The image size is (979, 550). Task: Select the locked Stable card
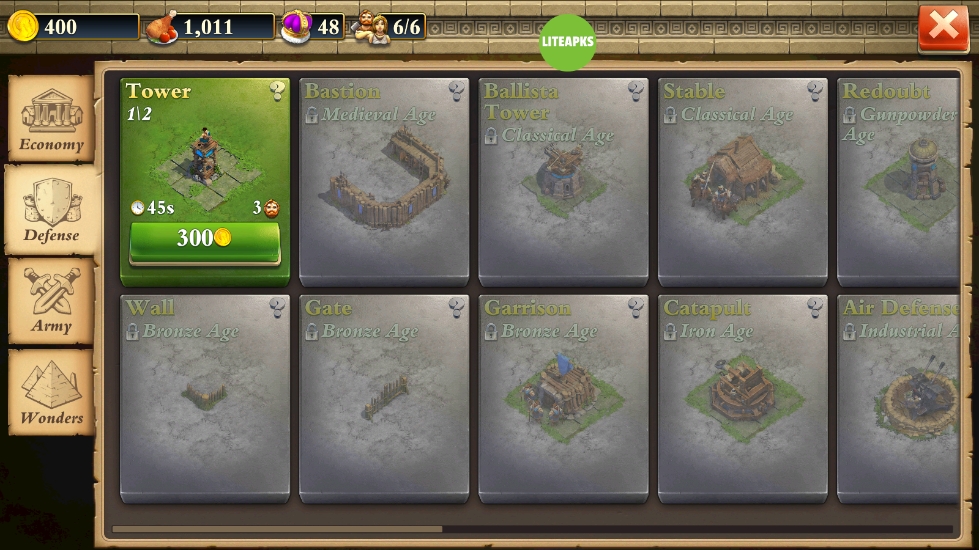point(742,180)
